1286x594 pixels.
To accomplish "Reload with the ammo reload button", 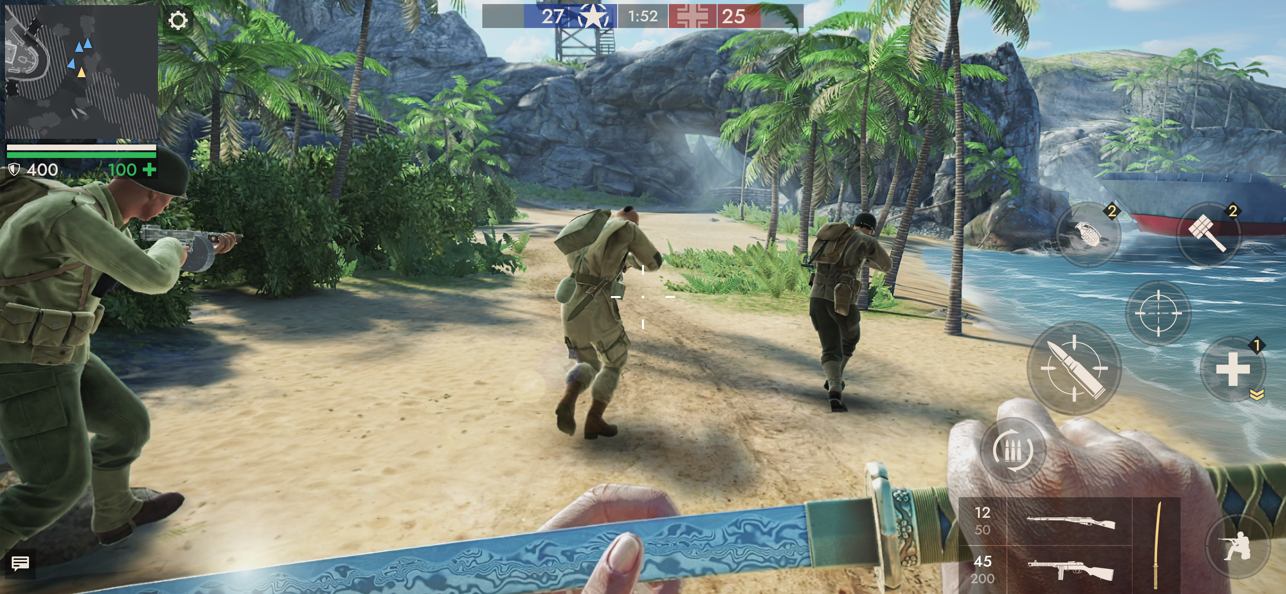I will click(1013, 451).
